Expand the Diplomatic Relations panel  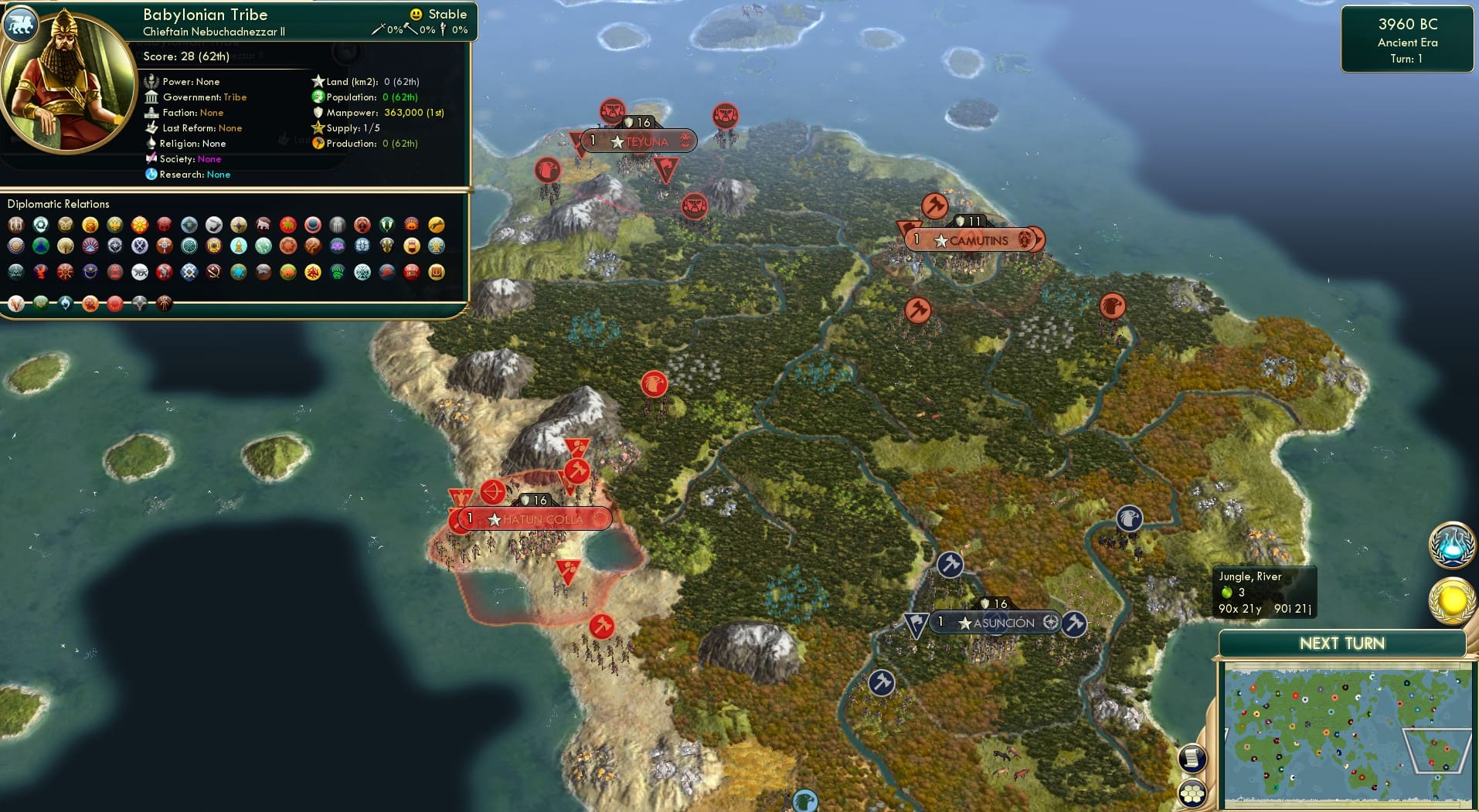tap(59, 204)
